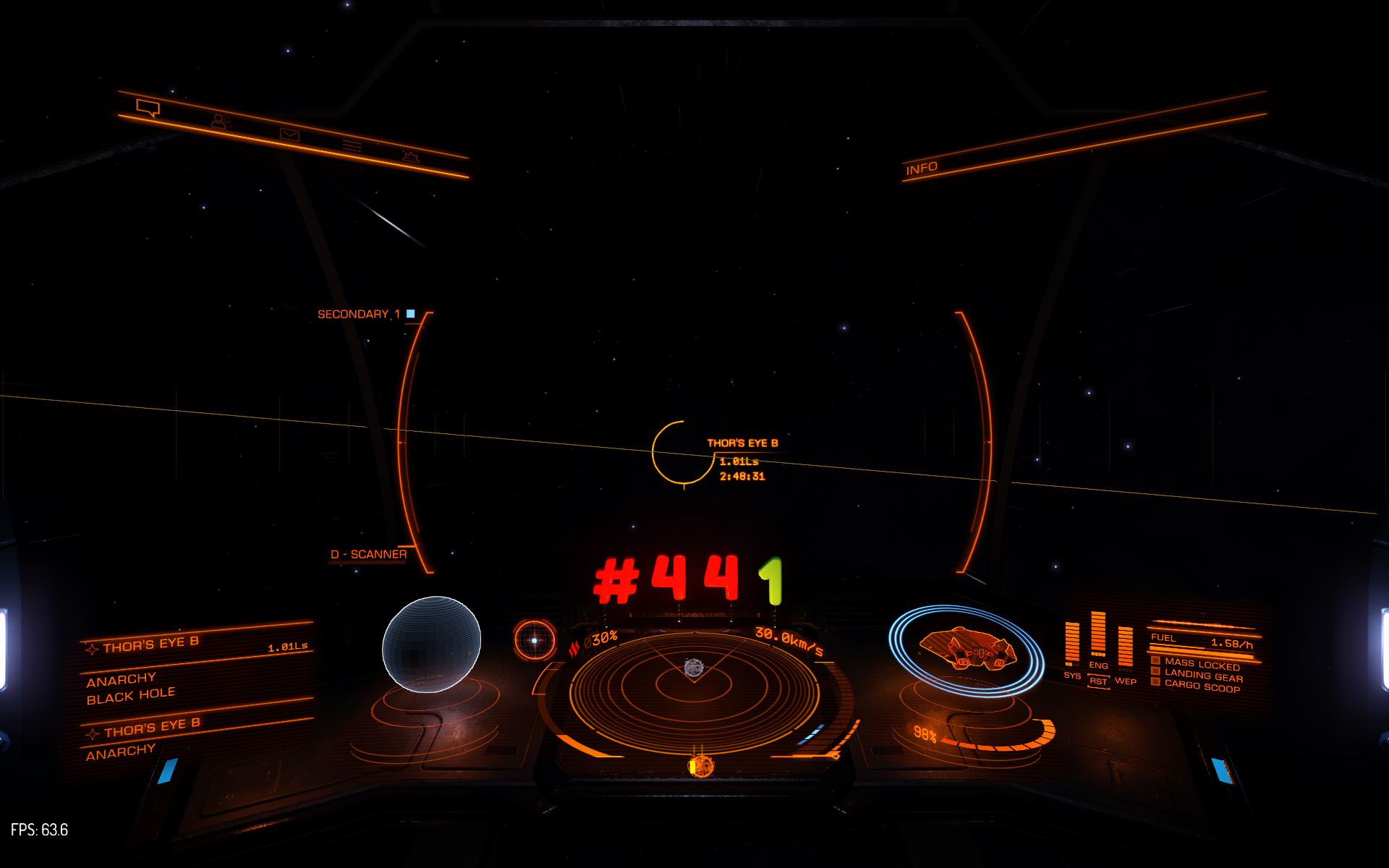Divert power to WEP
The image size is (1389, 868).
click(1126, 681)
